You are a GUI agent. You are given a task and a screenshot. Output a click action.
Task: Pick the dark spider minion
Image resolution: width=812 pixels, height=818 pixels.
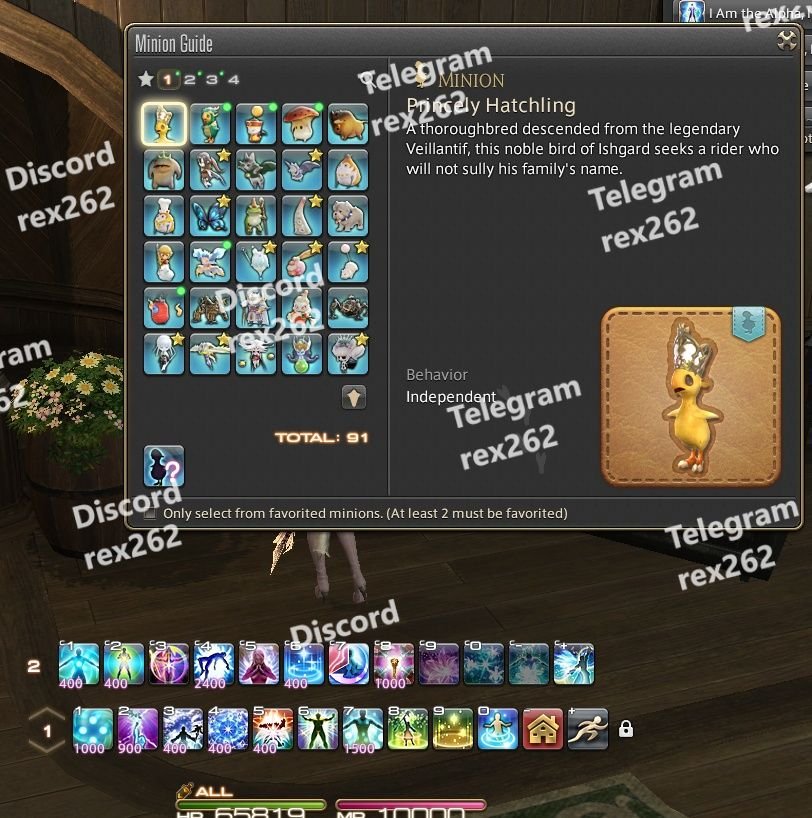[x=348, y=308]
